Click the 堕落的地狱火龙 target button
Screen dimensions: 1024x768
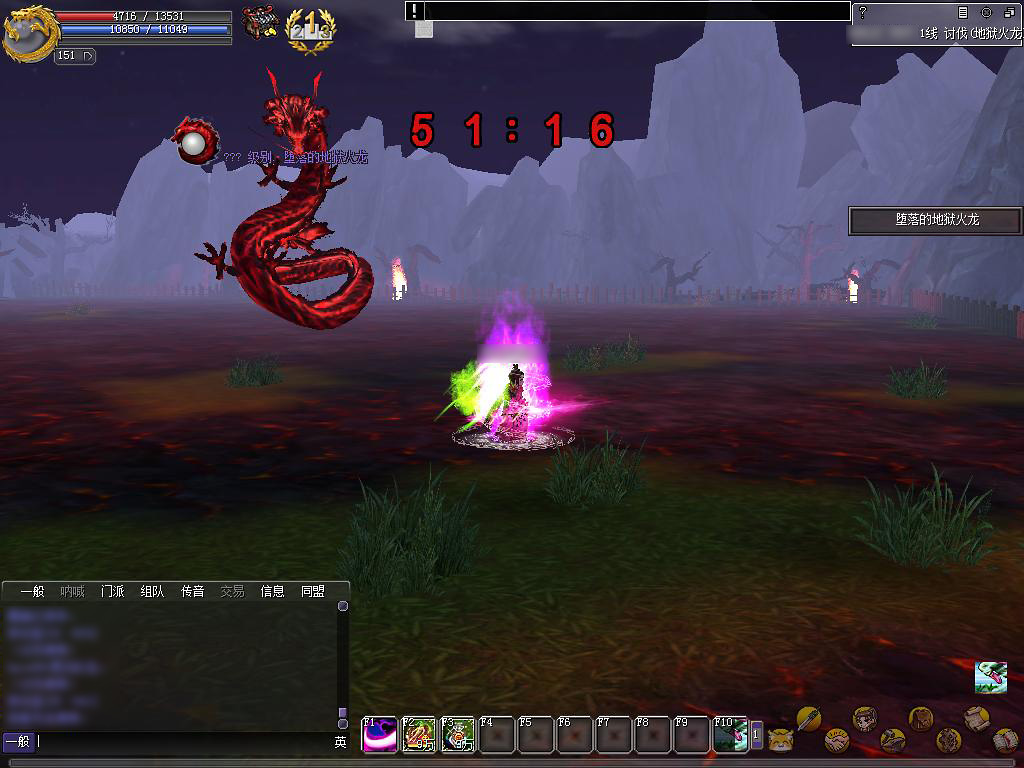tap(935, 220)
